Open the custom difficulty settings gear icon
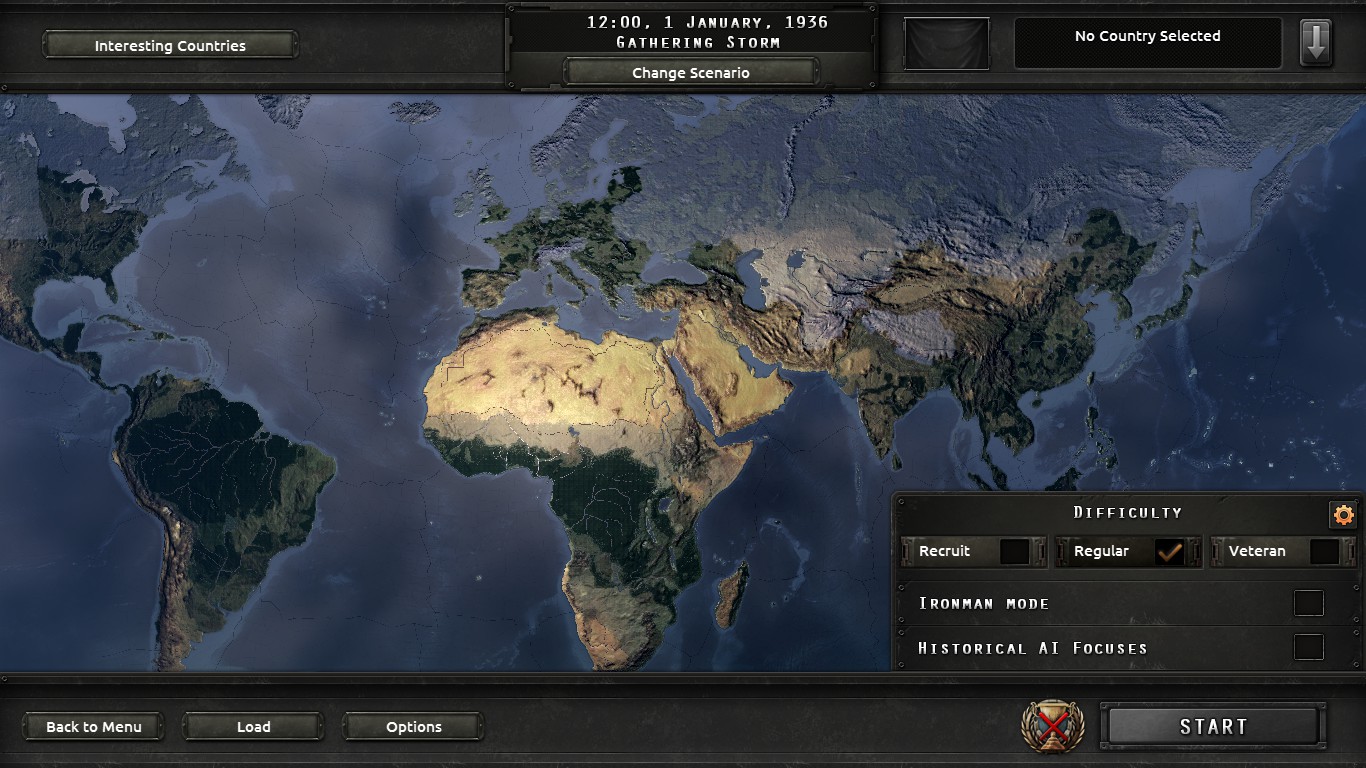The image size is (1366, 768). (x=1343, y=512)
